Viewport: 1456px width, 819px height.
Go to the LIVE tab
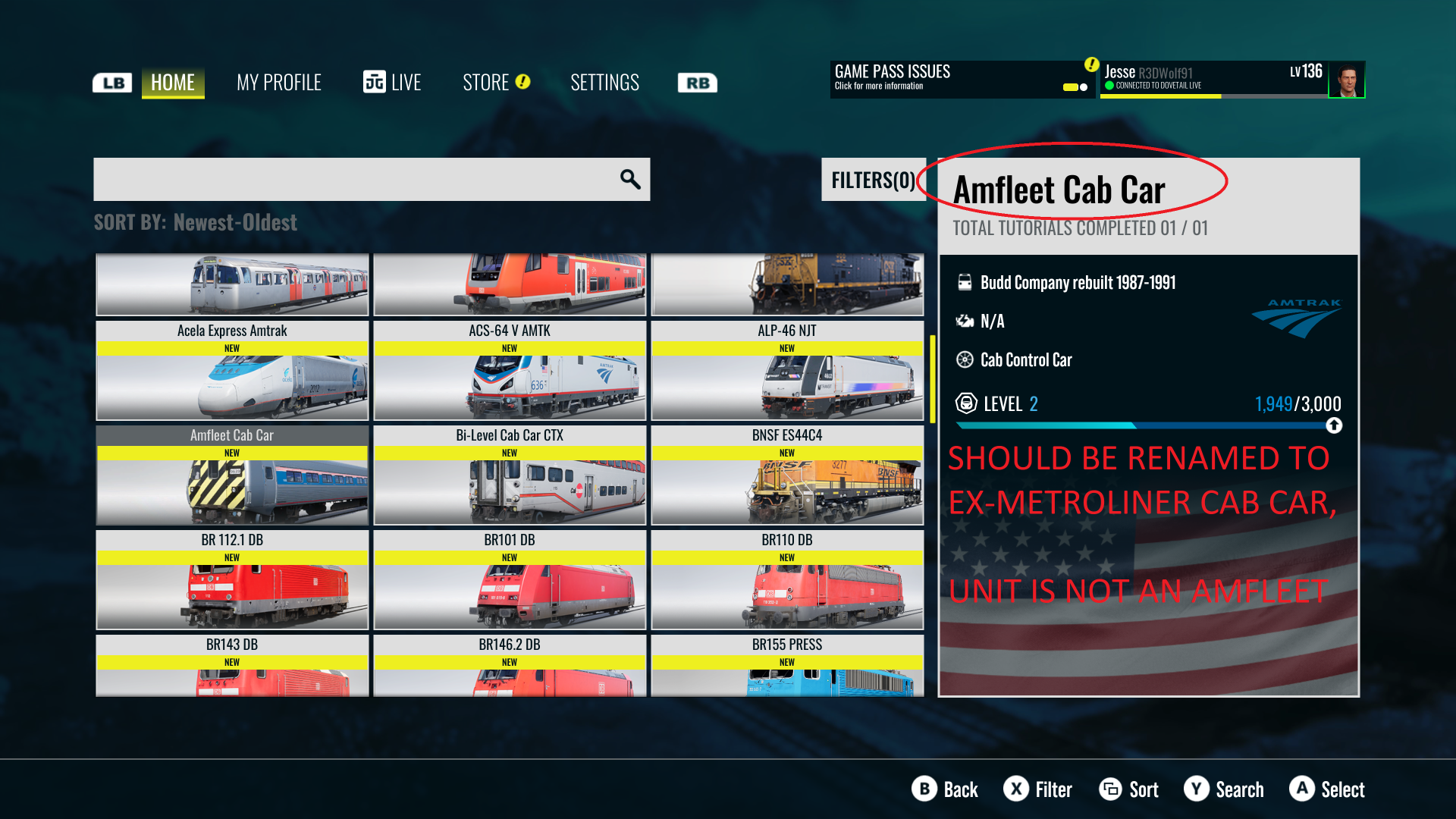(392, 82)
